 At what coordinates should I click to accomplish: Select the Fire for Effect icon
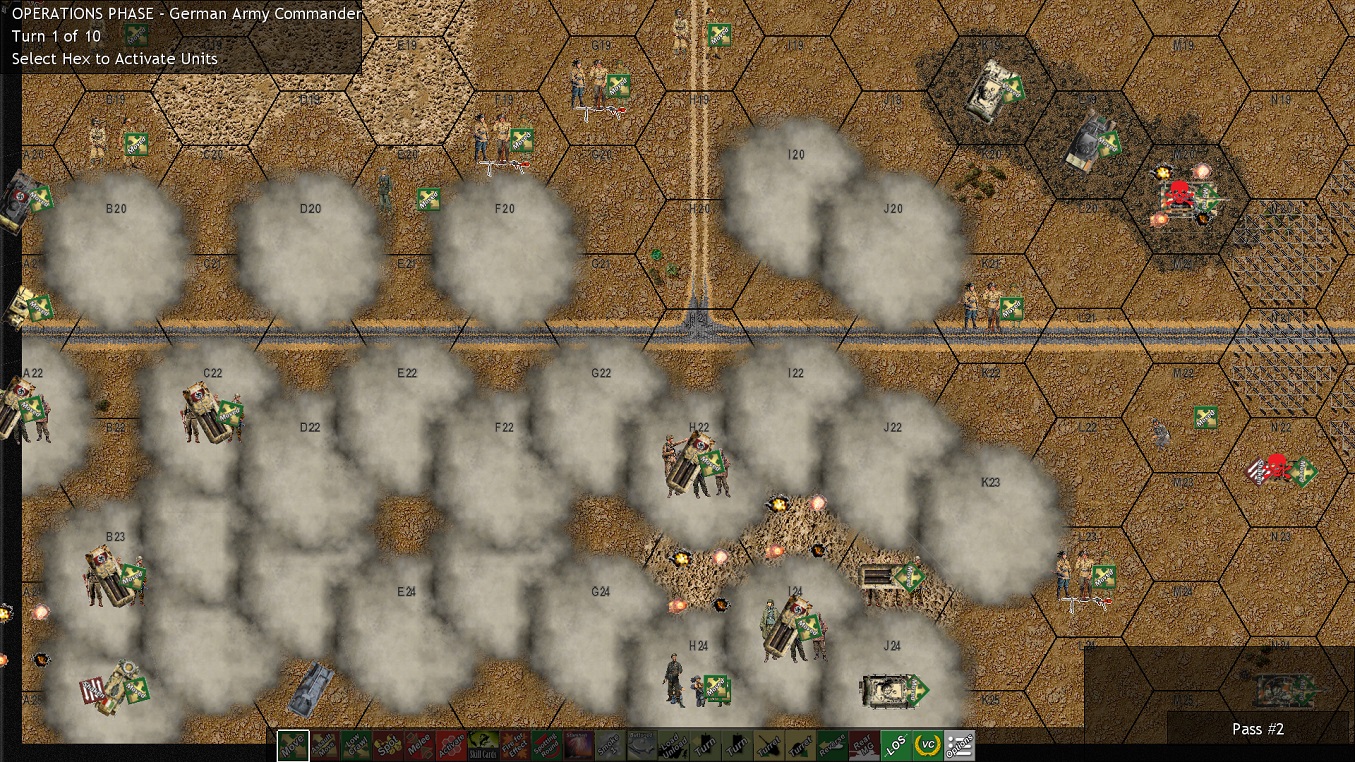pyautogui.click(x=513, y=745)
